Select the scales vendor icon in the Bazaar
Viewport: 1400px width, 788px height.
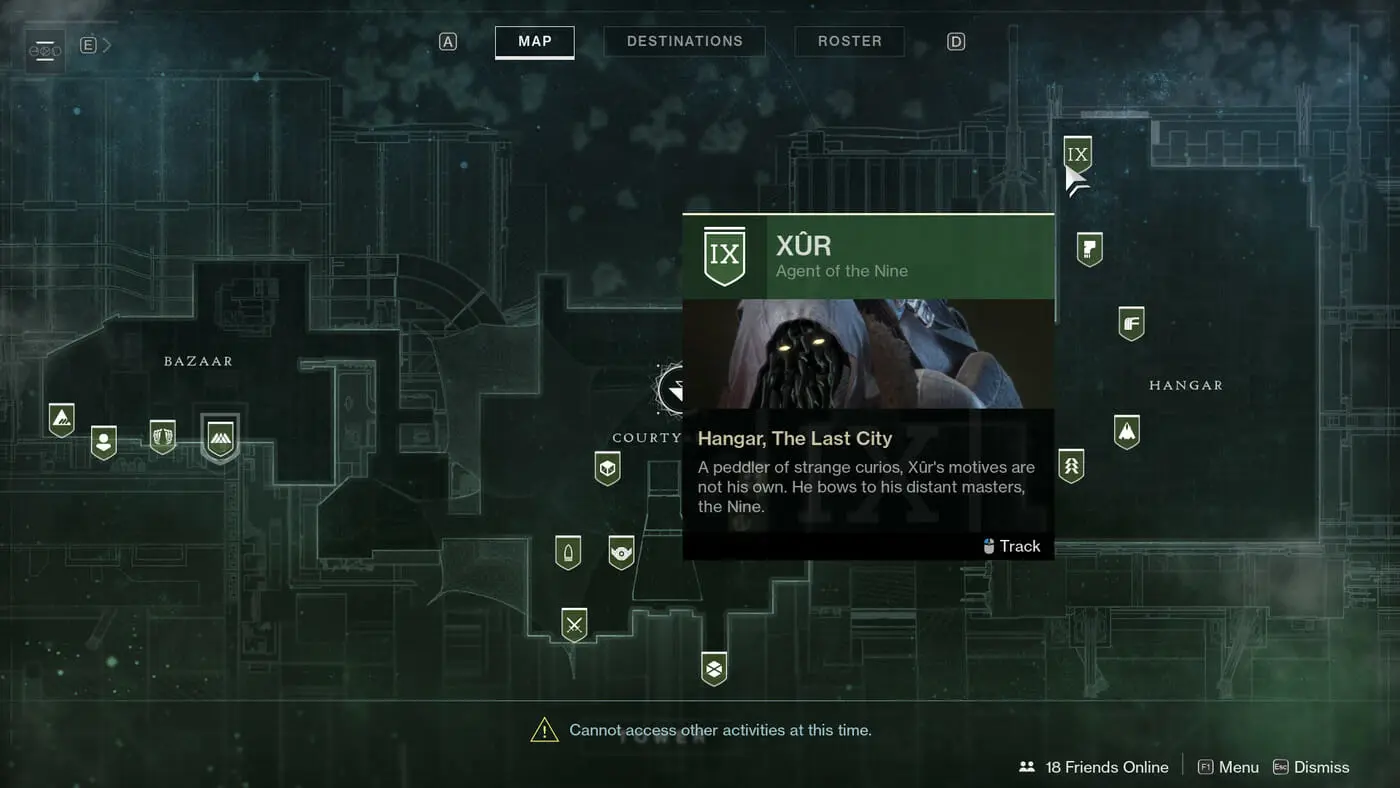click(x=163, y=436)
